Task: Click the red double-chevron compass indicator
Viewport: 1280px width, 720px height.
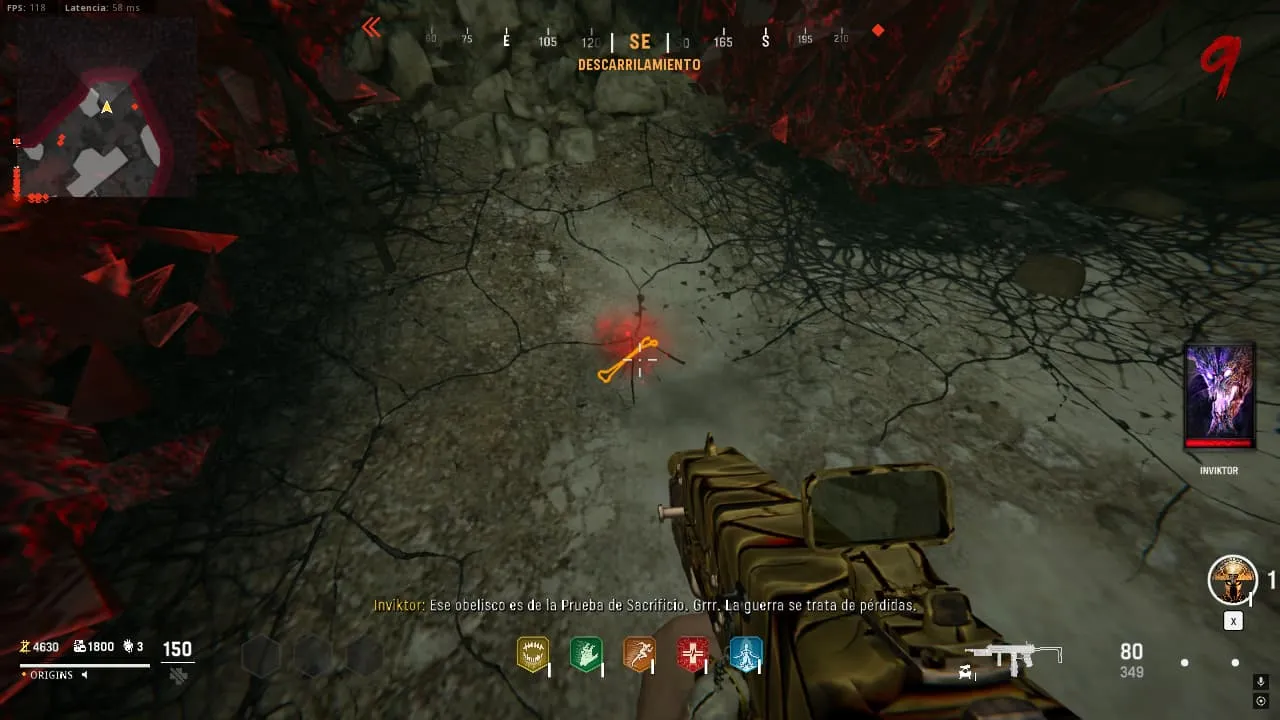Action: (x=371, y=28)
